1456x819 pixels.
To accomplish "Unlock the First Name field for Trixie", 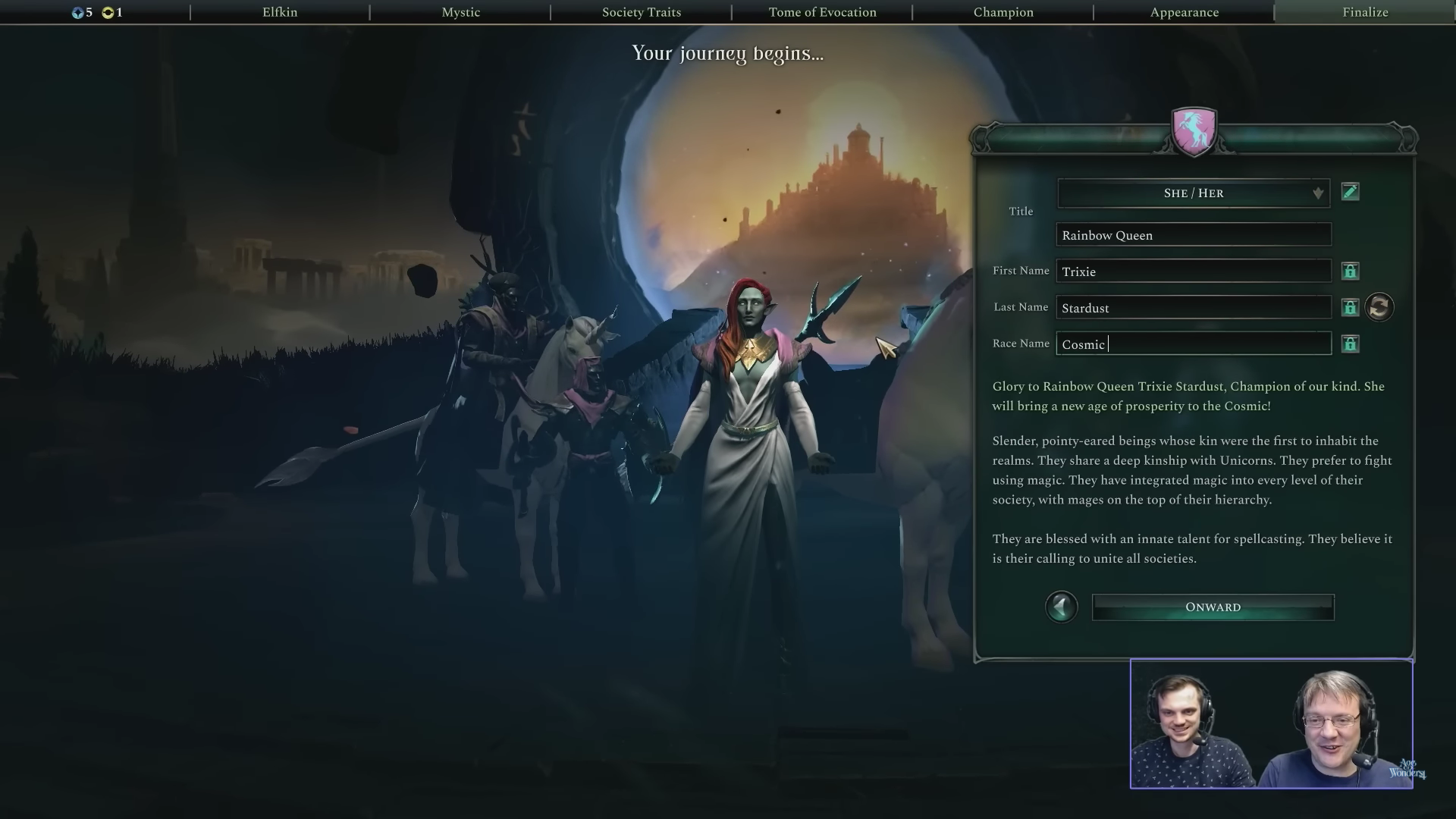I will [1351, 271].
